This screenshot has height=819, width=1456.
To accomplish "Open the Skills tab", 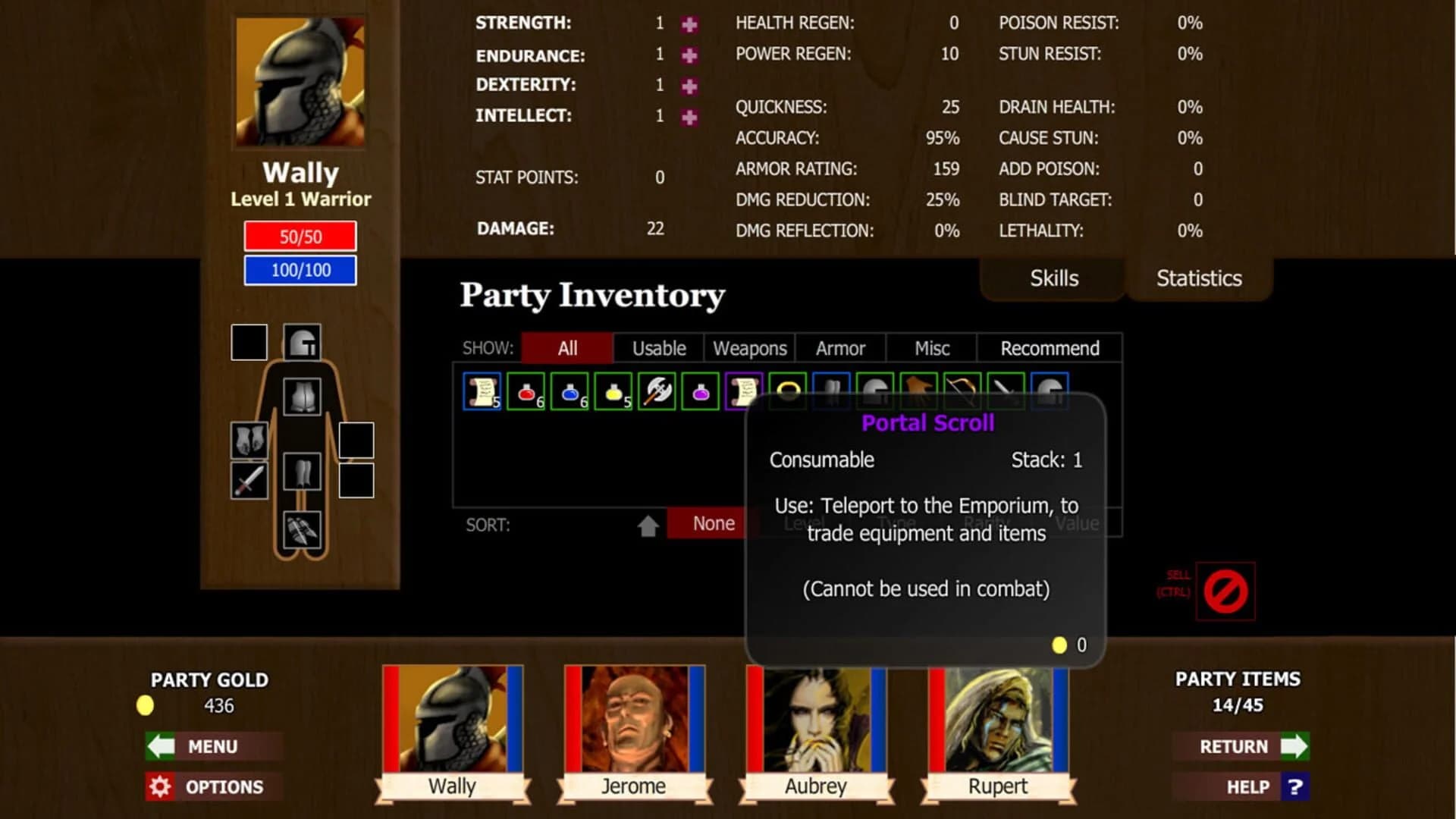I will click(1053, 278).
